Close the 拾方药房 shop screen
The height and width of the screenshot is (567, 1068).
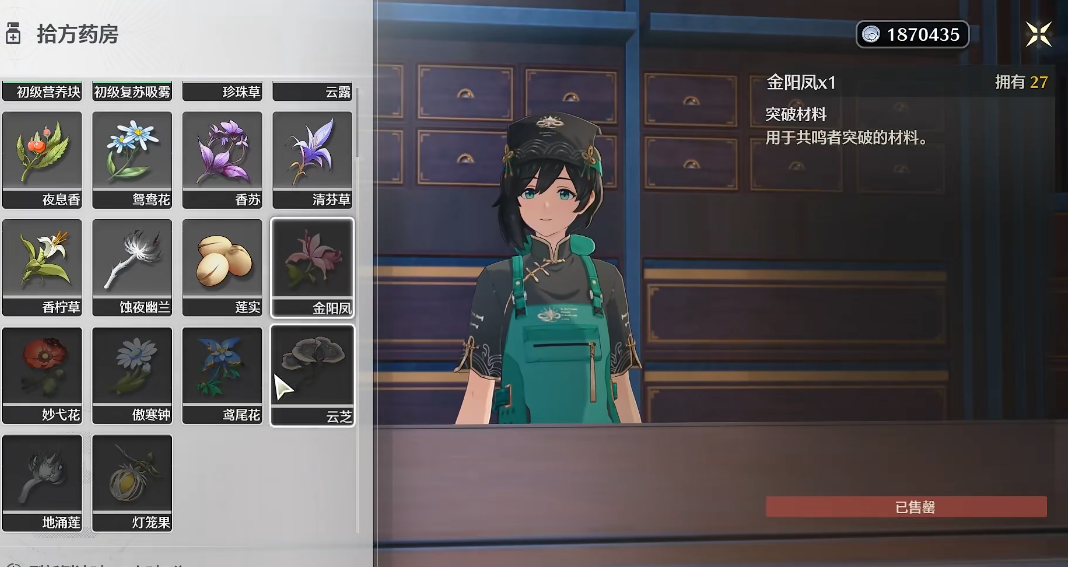tap(1038, 35)
